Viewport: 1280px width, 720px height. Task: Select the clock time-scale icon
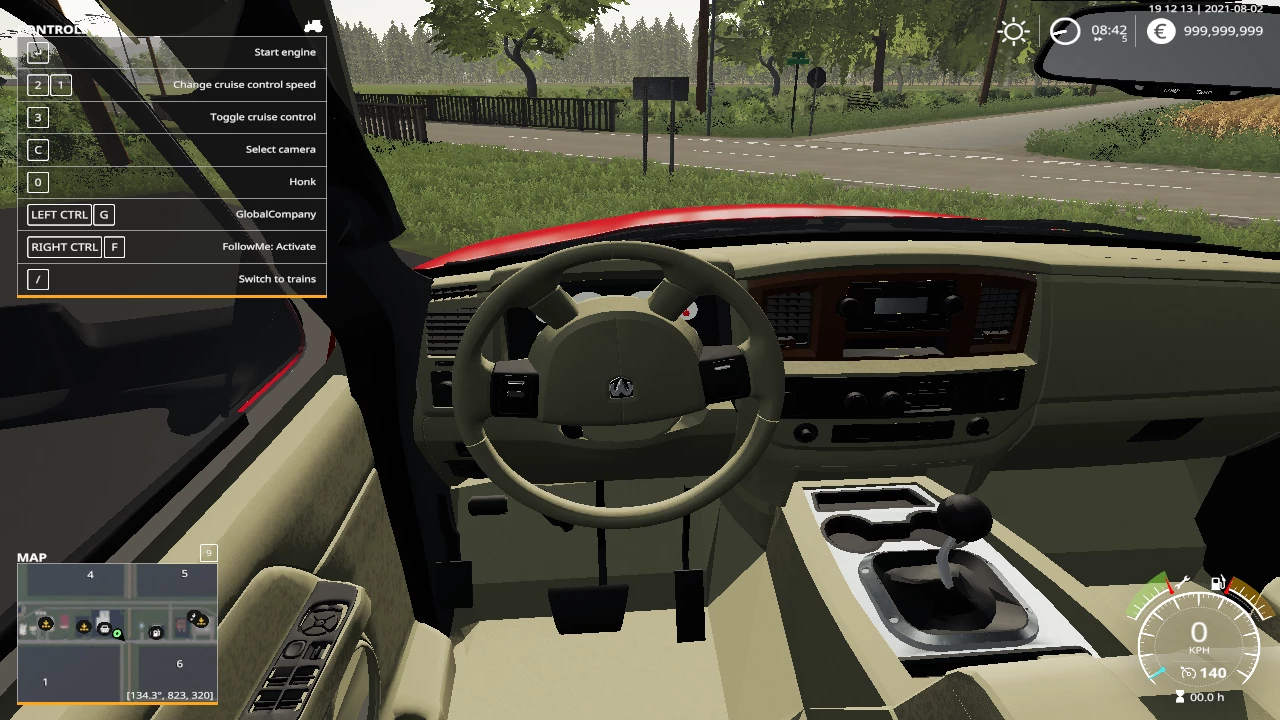coord(1065,32)
